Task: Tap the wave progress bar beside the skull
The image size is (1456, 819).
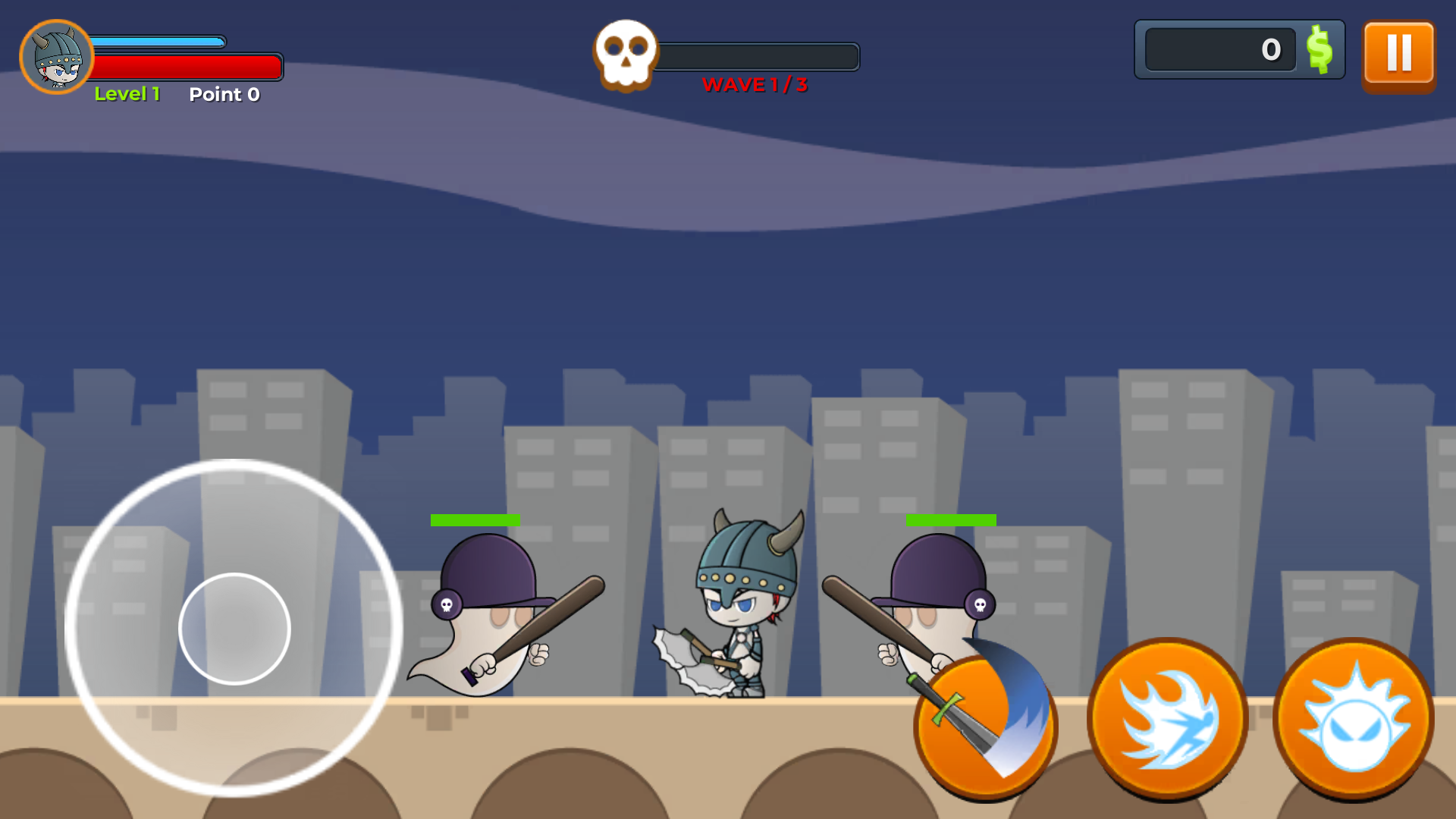Action: pos(758,55)
